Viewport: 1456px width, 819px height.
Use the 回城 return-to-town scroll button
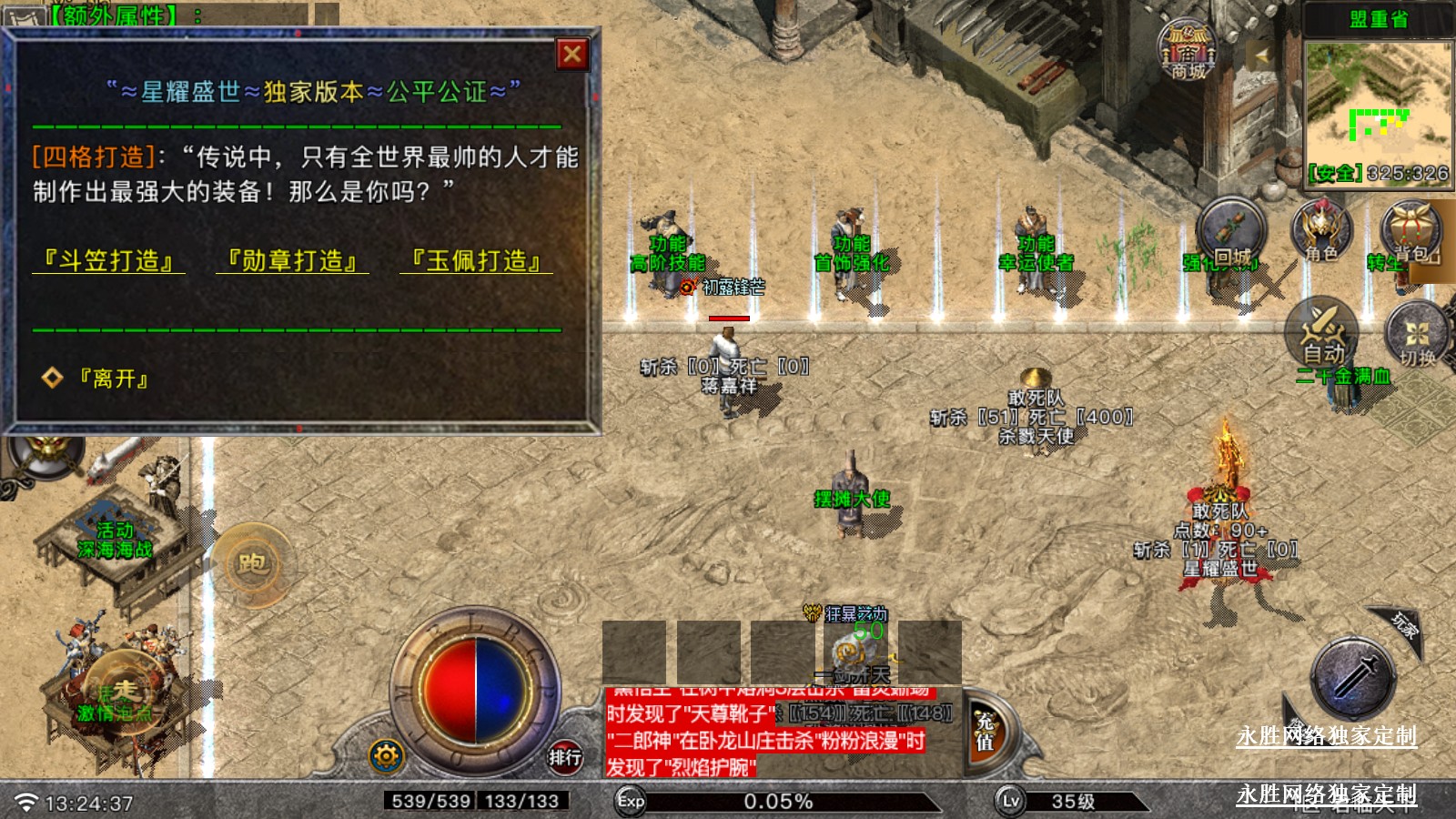(x=1230, y=233)
